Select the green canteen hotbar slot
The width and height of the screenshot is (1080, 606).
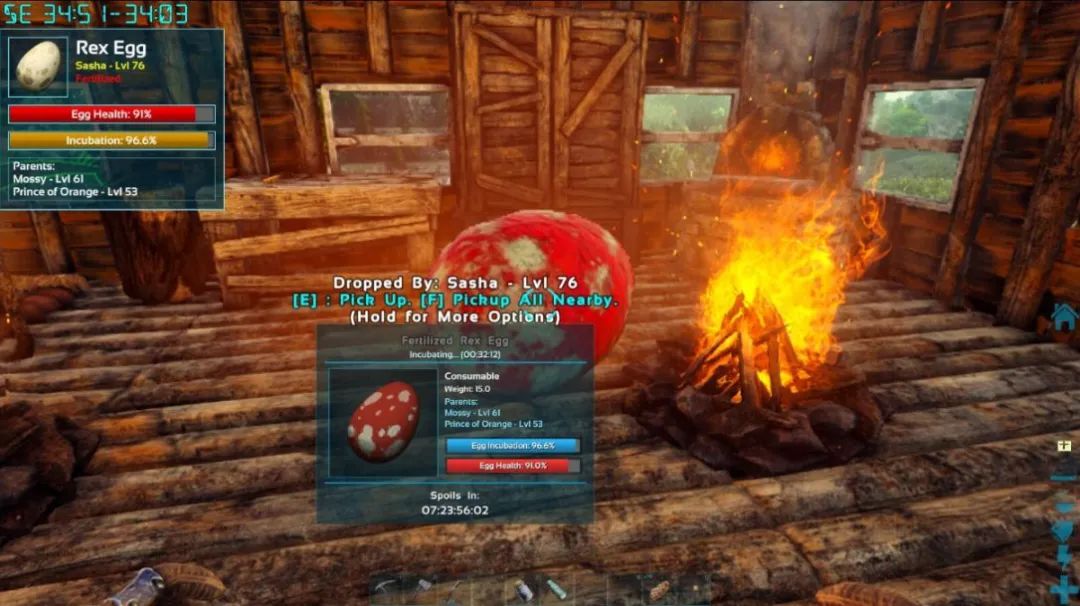[557, 590]
